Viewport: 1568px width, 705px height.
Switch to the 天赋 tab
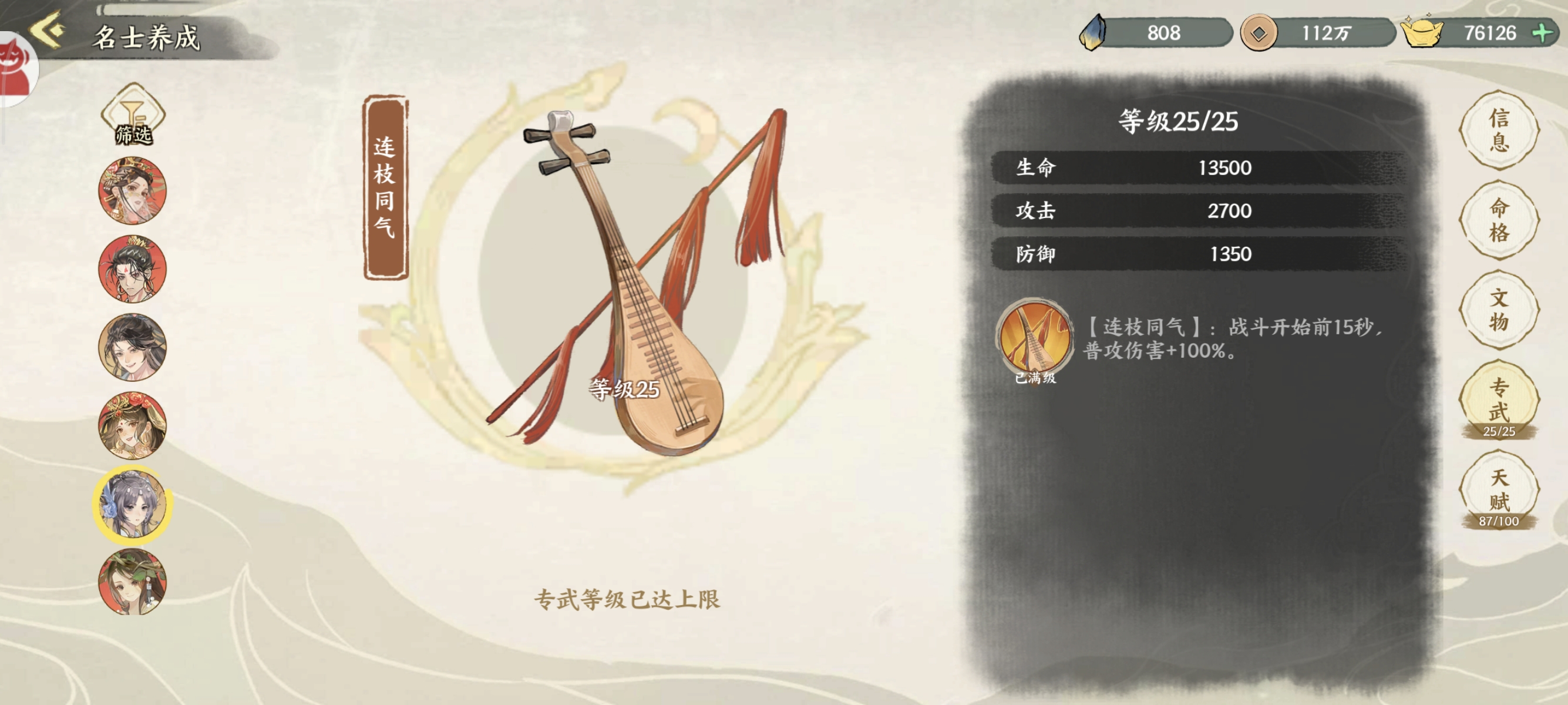pyautogui.click(x=1499, y=491)
